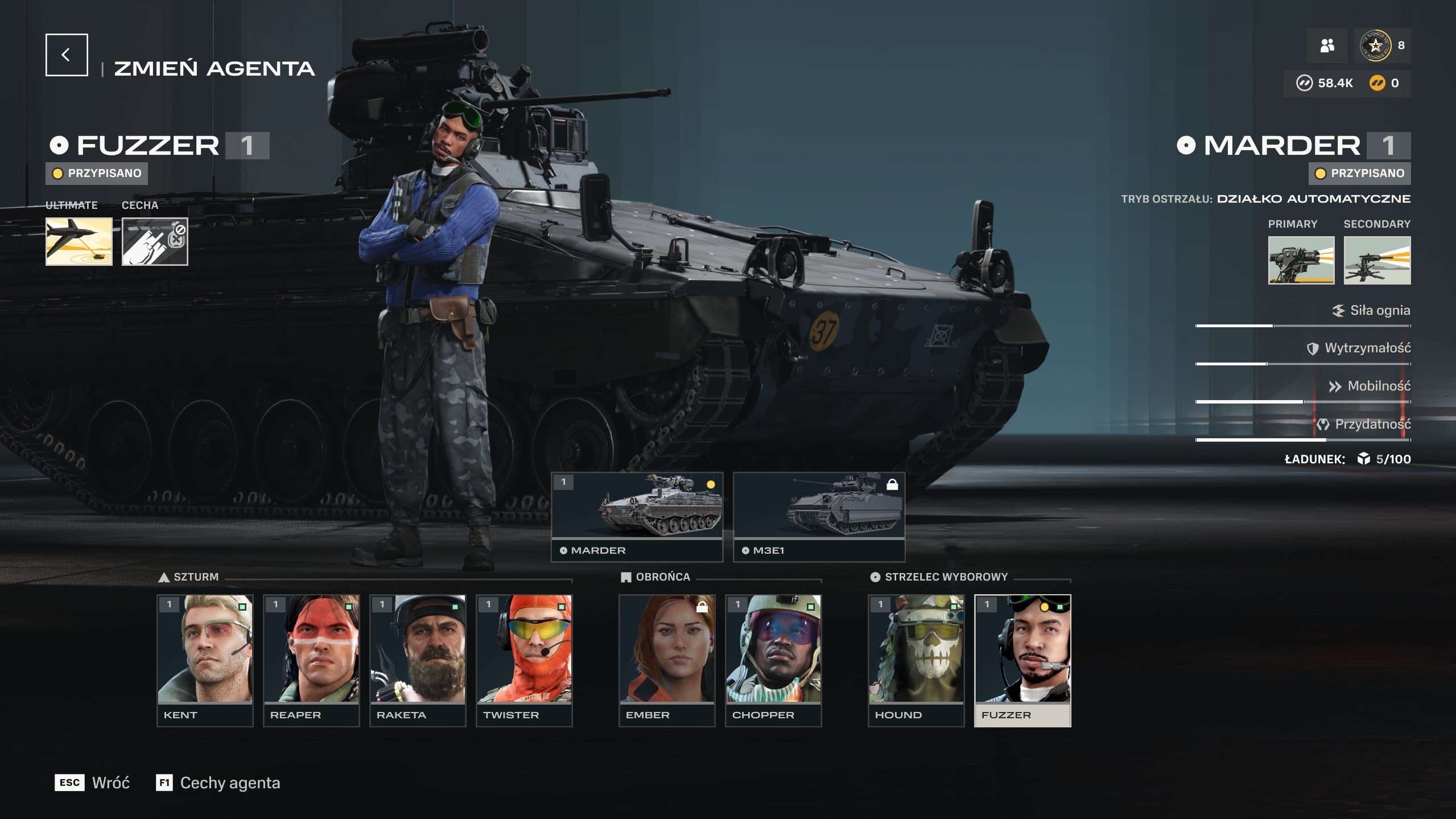Screen dimensions: 1456x819
Task: Pick Raketa from the assault agents
Action: [x=418, y=660]
